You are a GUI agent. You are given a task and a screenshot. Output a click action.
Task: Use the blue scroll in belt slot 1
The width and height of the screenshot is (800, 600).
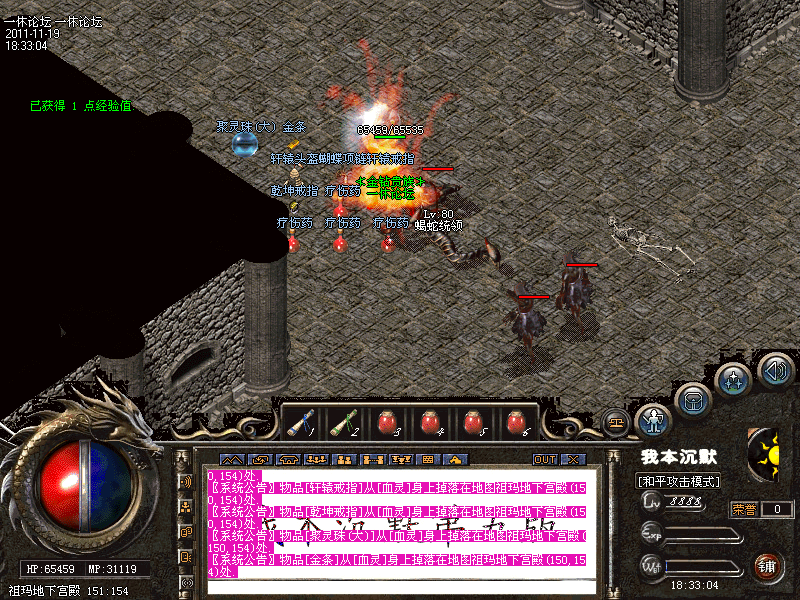click(298, 423)
